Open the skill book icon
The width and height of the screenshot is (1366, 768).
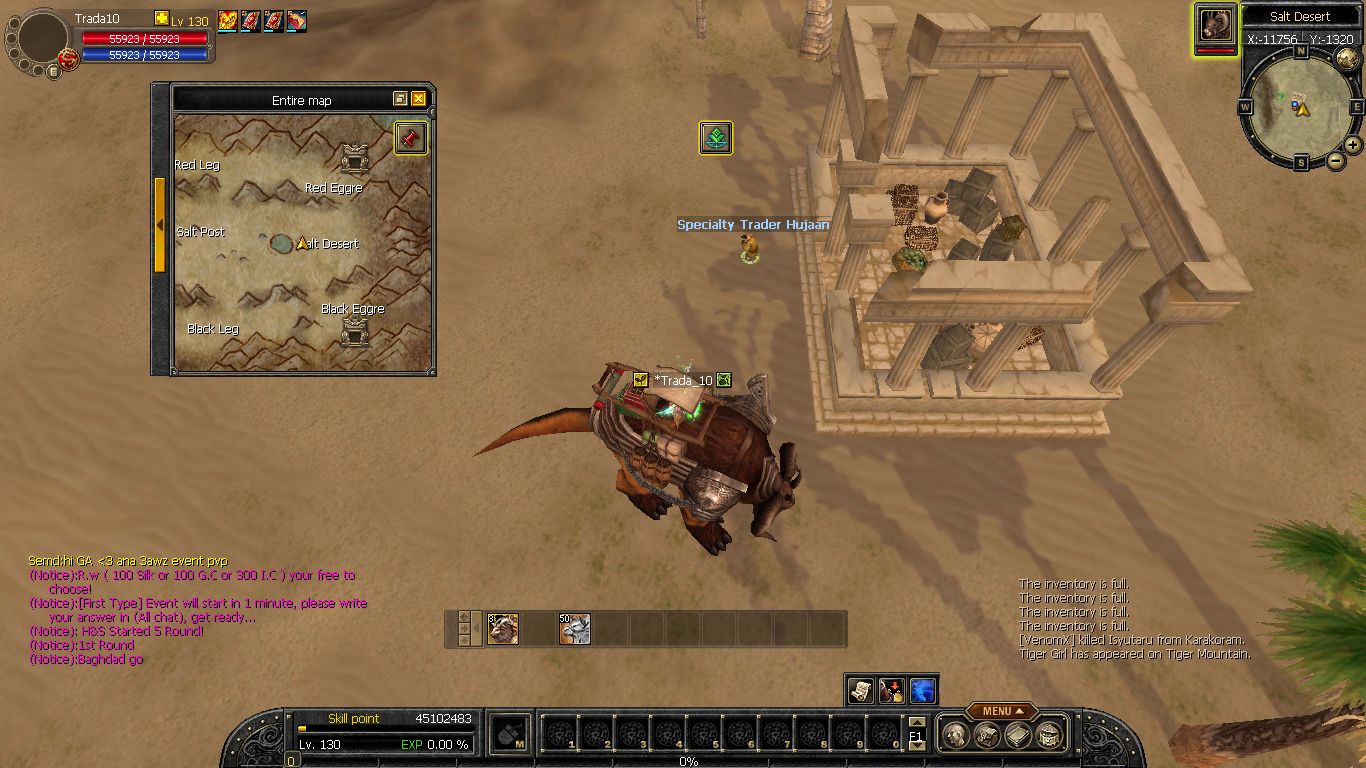(1018, 735)
